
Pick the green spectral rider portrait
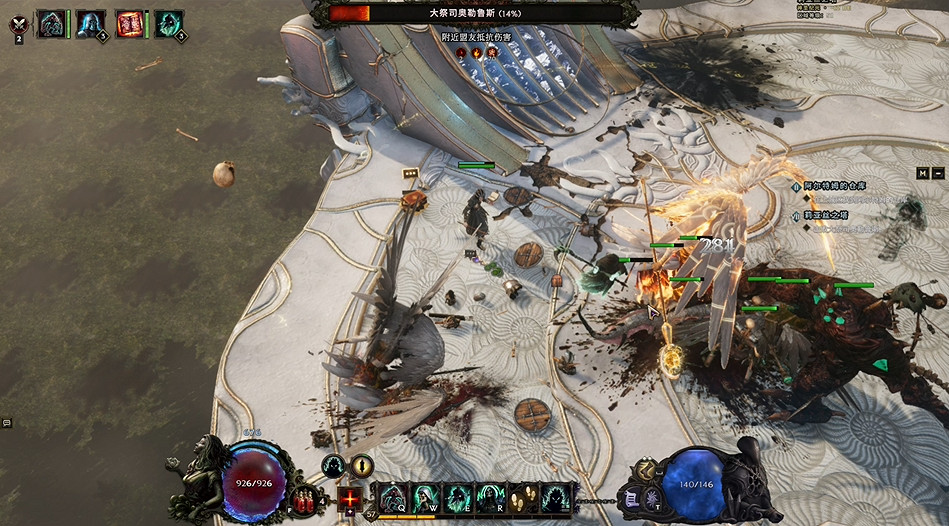coord(169,23)
